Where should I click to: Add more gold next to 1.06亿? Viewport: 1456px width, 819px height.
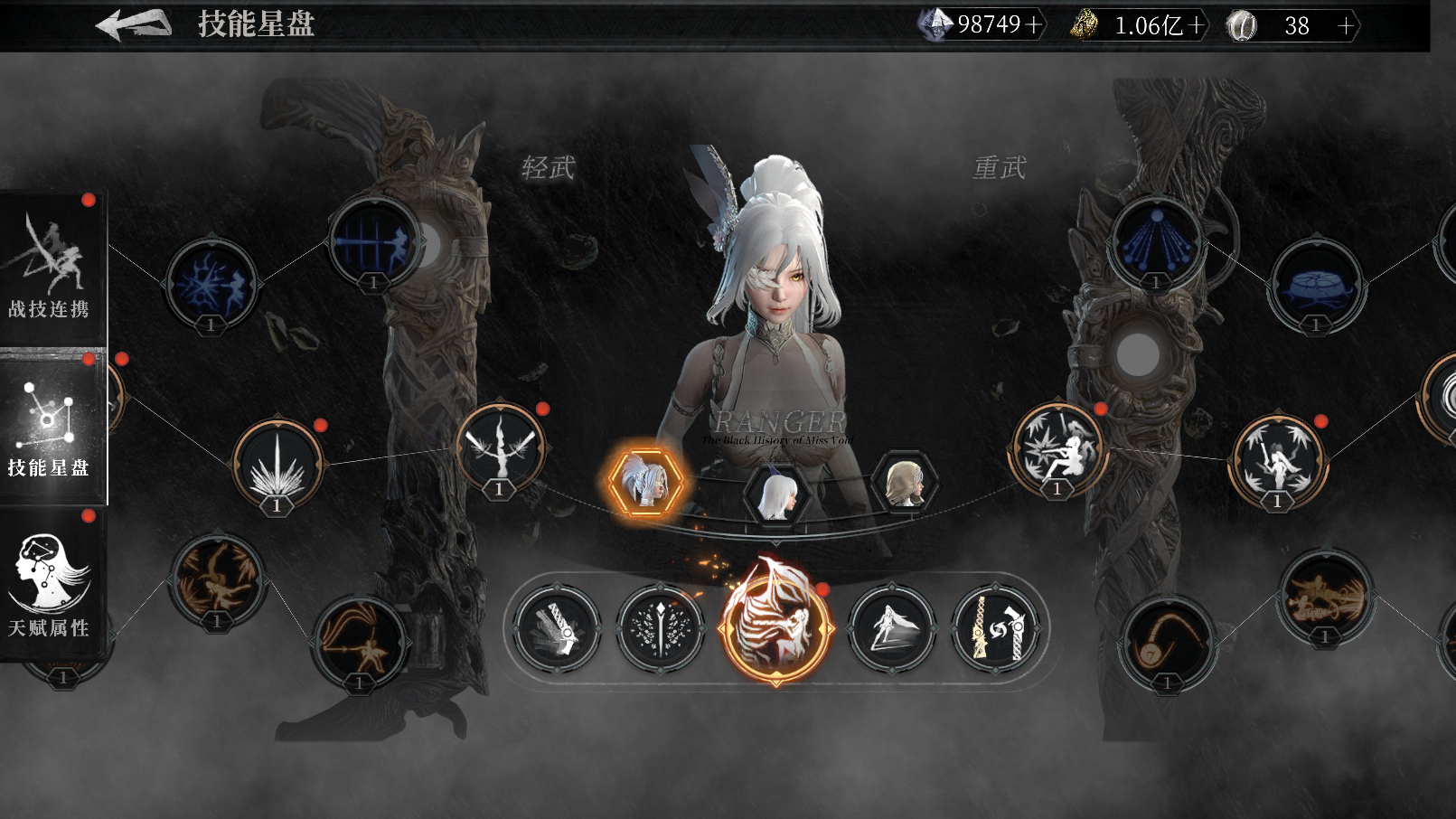pos(1196,25)
